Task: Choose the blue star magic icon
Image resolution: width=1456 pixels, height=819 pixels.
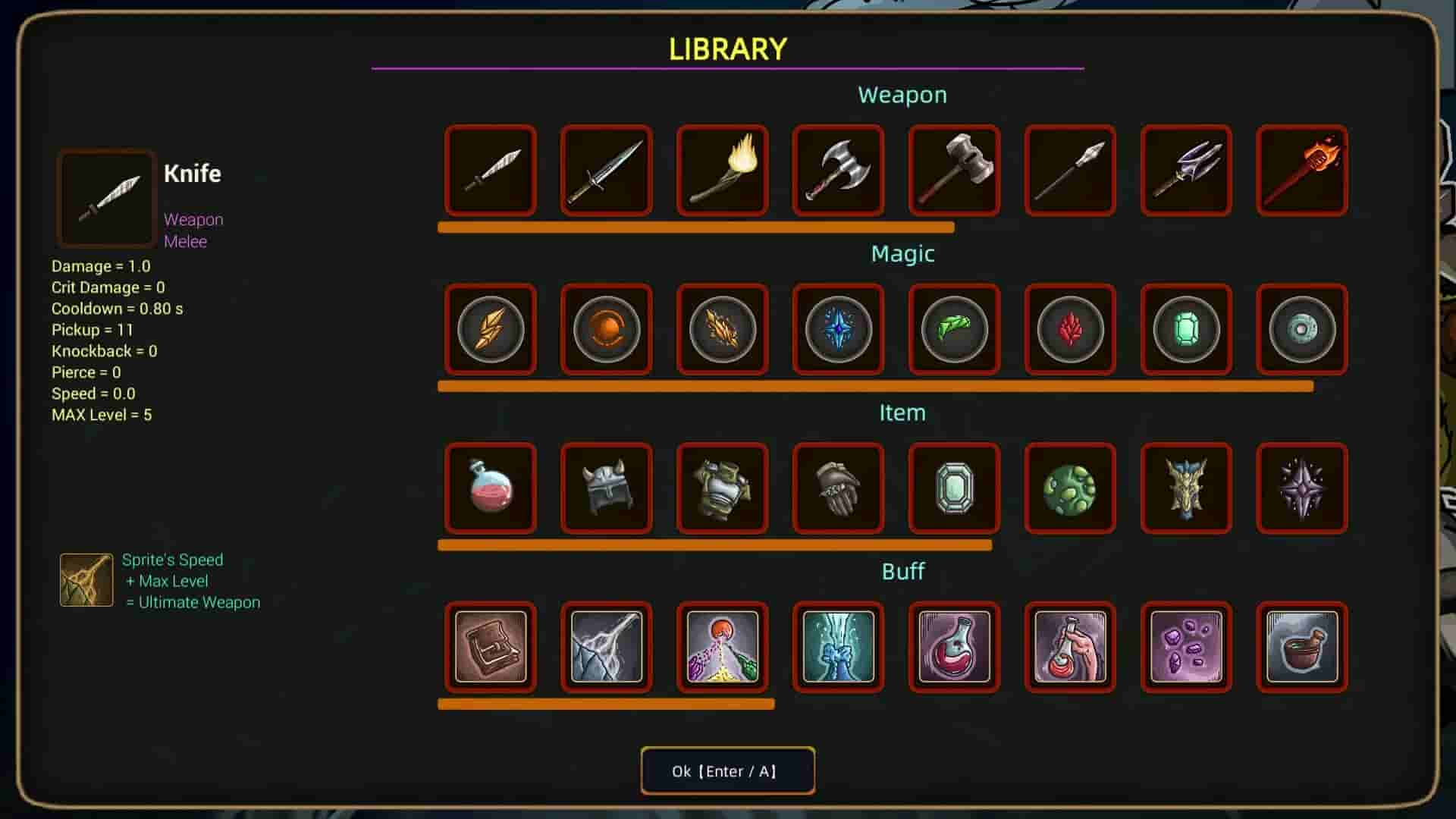Action: pyautogui.click(x=838, y=330)
